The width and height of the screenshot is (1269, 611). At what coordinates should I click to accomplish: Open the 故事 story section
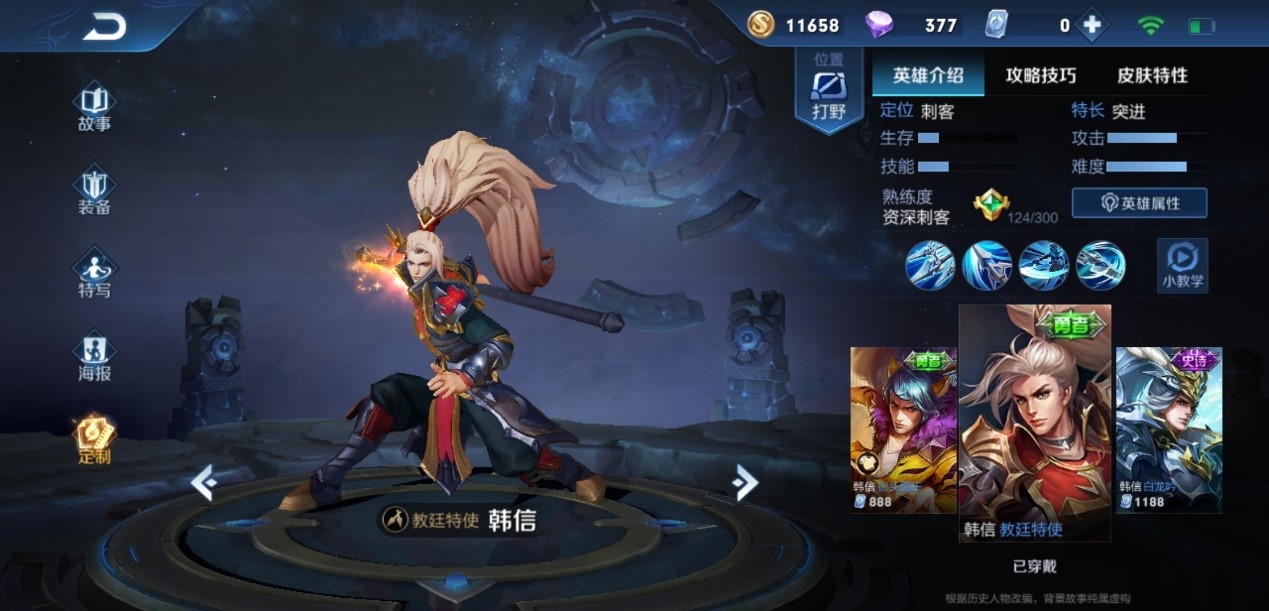94,107
